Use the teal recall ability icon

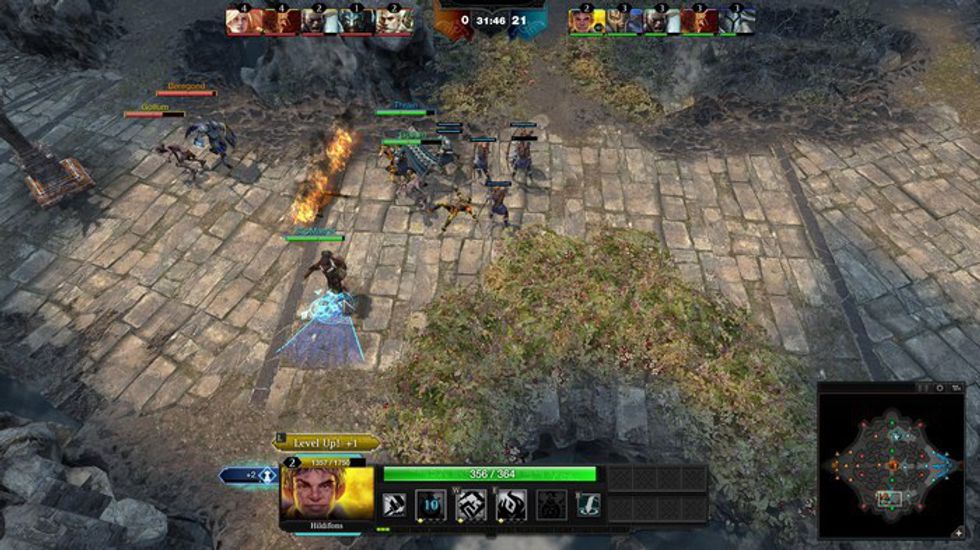[x=594, y=504]
